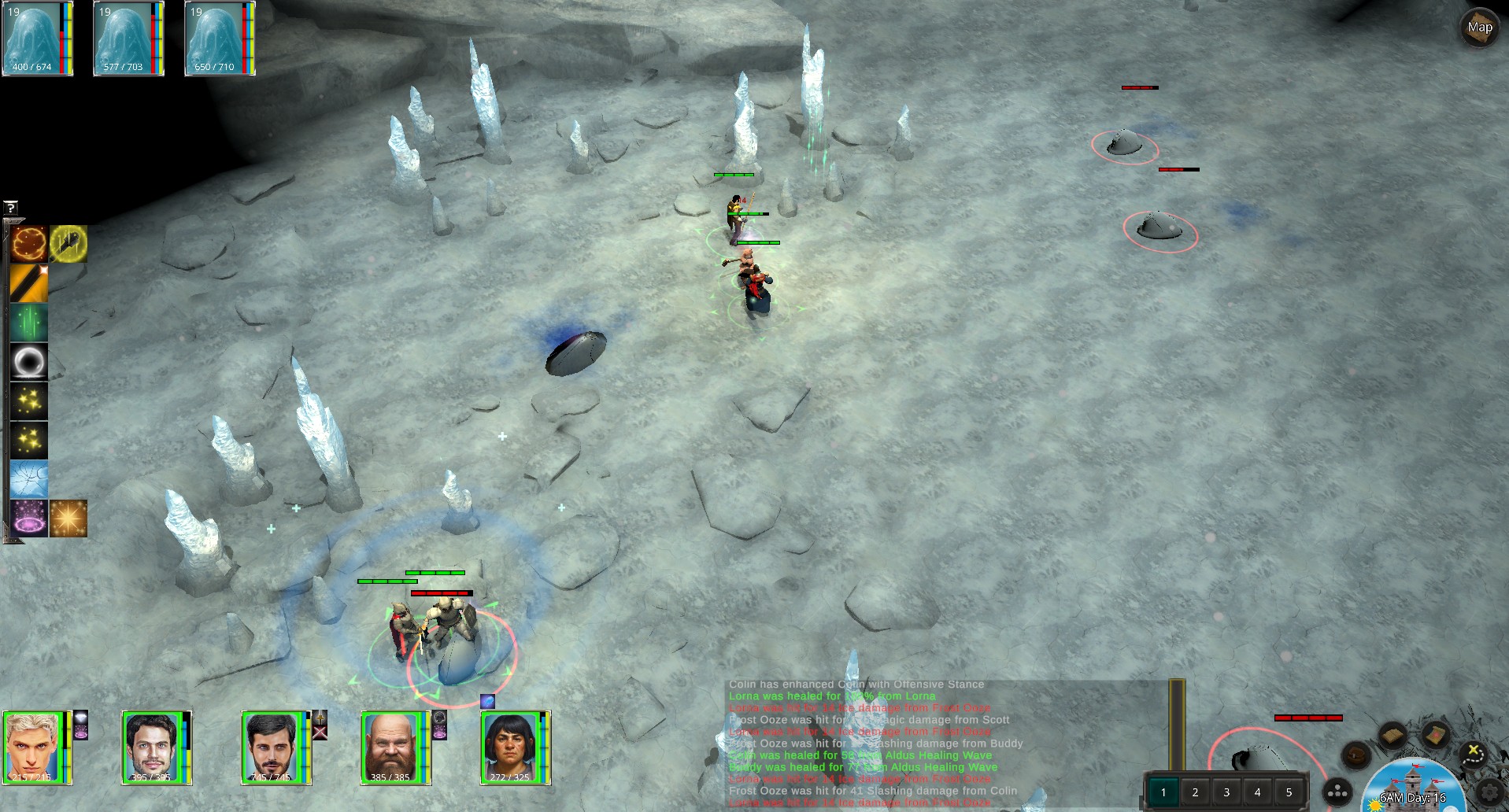Open the settings gear icon

click(1490, 792)
